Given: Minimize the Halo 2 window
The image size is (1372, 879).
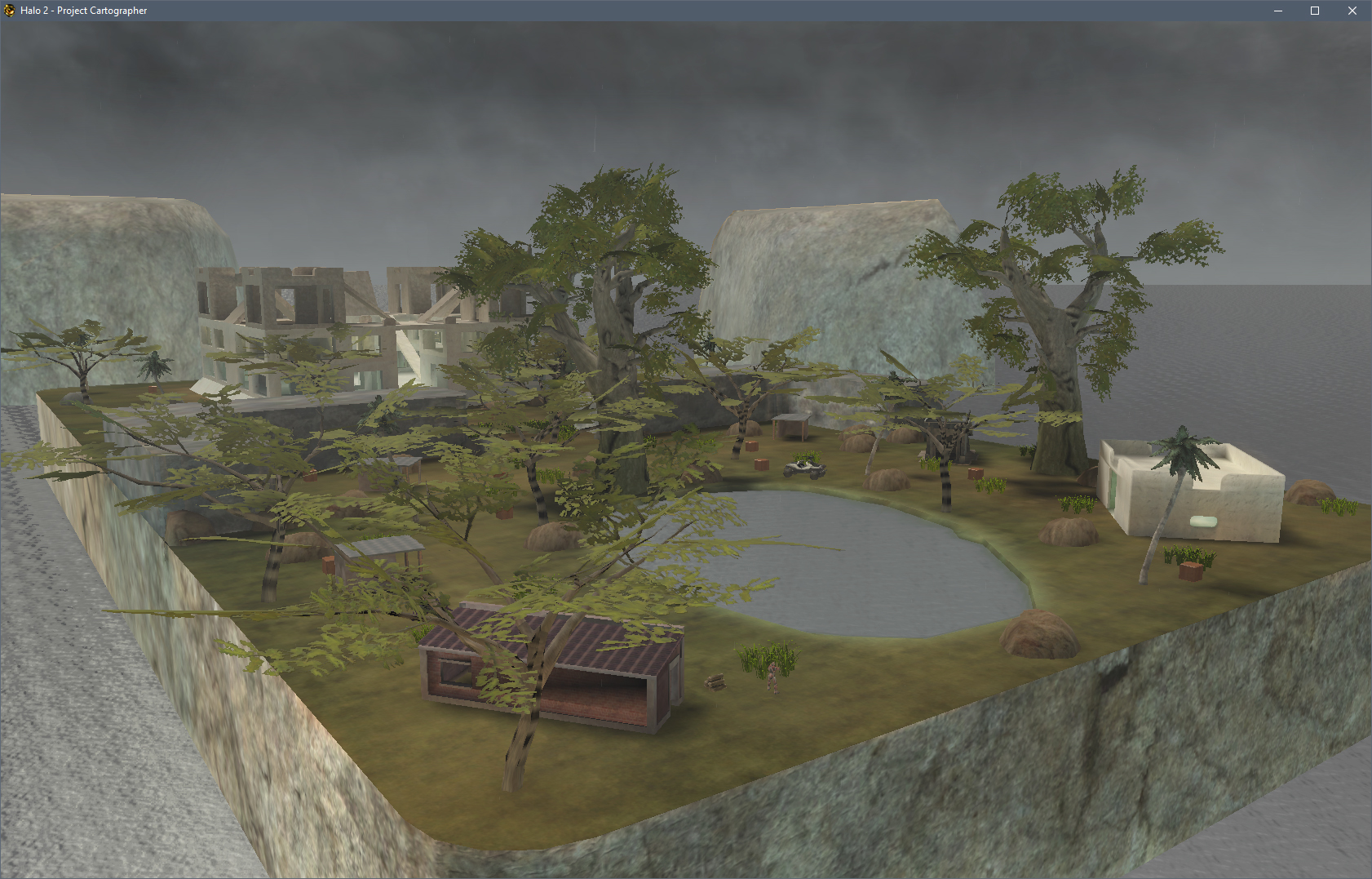Looking at the screenshot, I should point(1278,11).
